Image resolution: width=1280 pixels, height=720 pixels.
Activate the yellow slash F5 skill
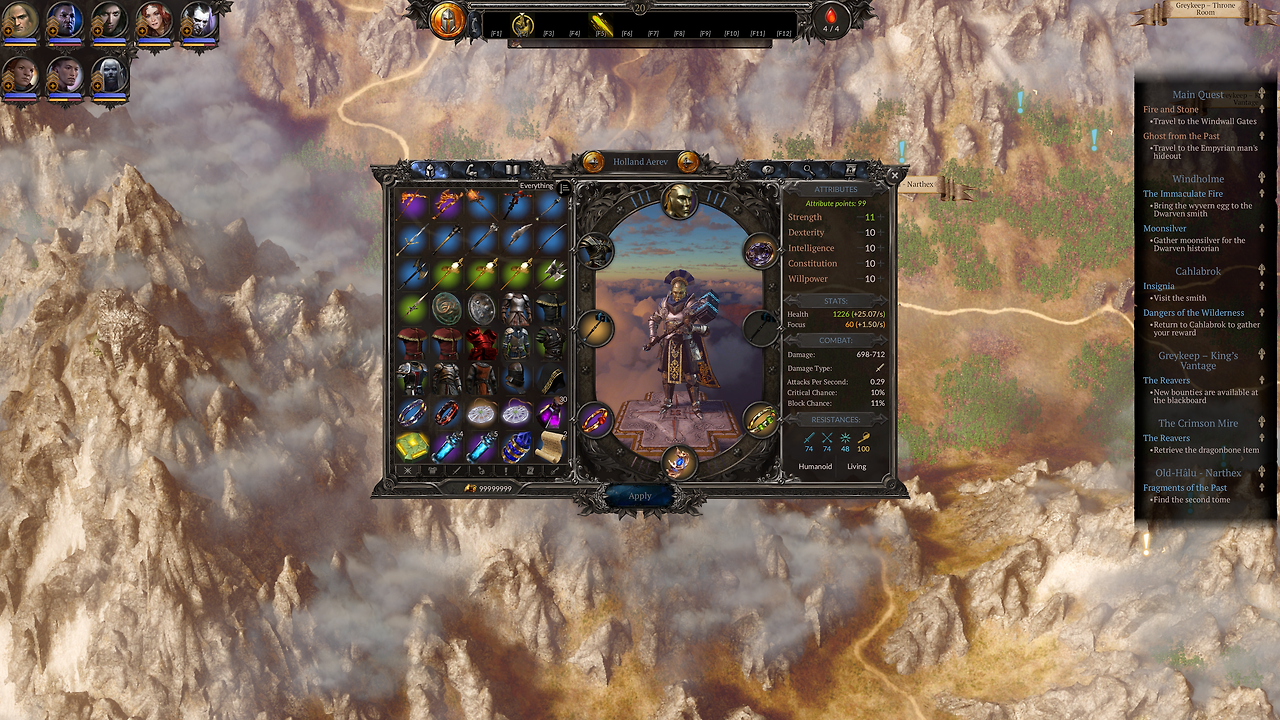tap(600, 23)
